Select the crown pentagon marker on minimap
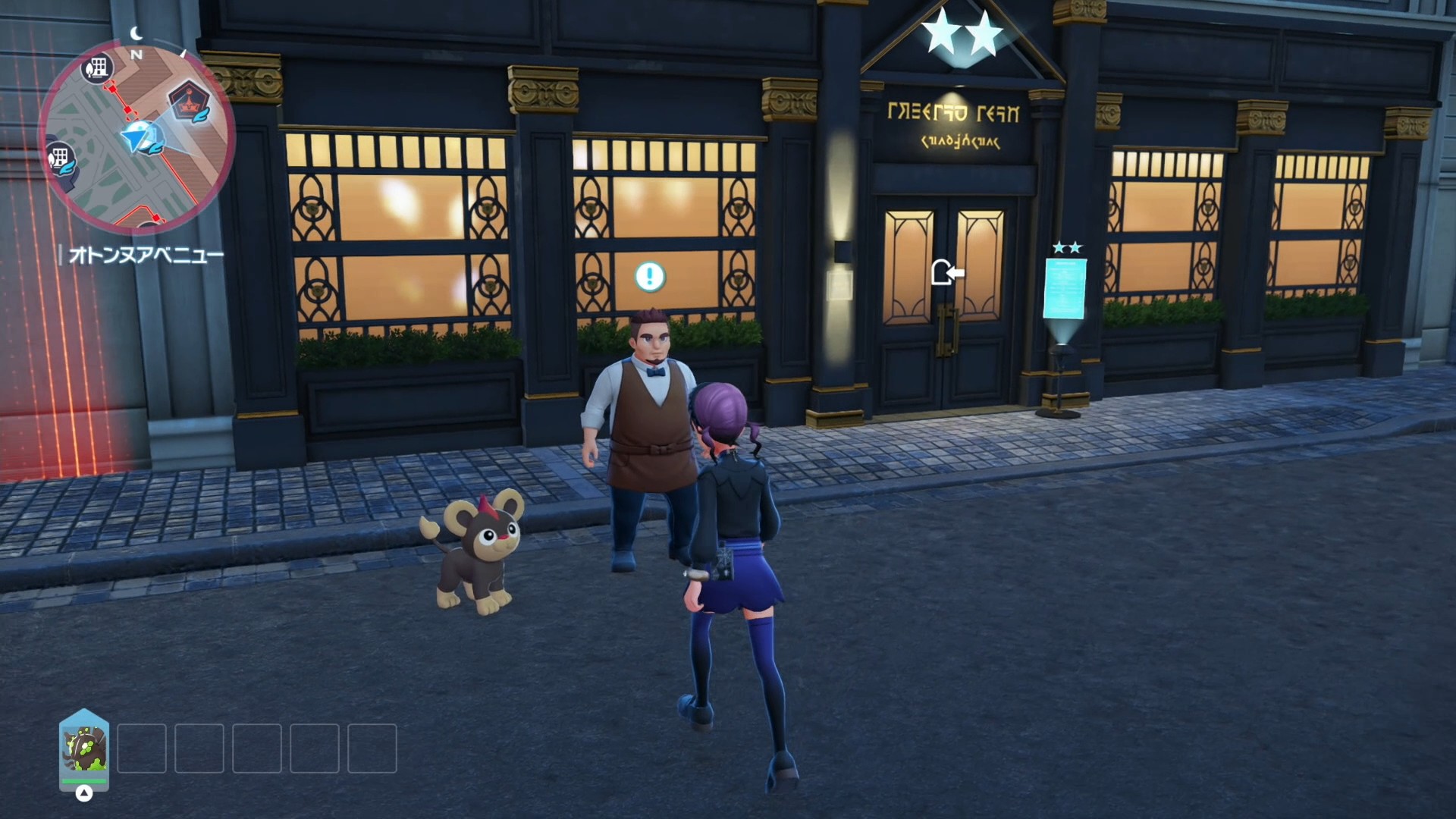 click(189, 102)
